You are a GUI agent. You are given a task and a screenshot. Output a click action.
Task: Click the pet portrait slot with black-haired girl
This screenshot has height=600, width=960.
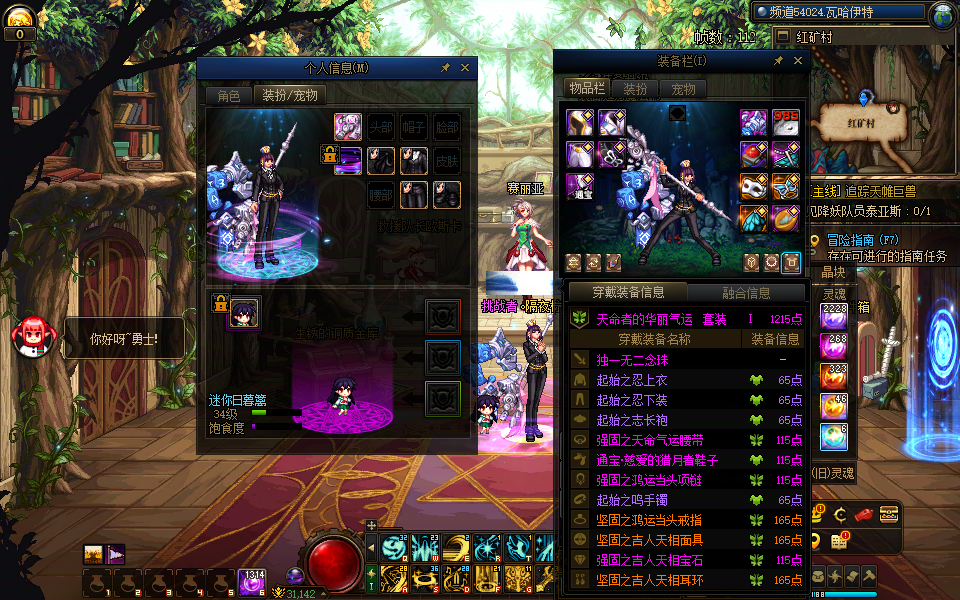coord(244,313)
